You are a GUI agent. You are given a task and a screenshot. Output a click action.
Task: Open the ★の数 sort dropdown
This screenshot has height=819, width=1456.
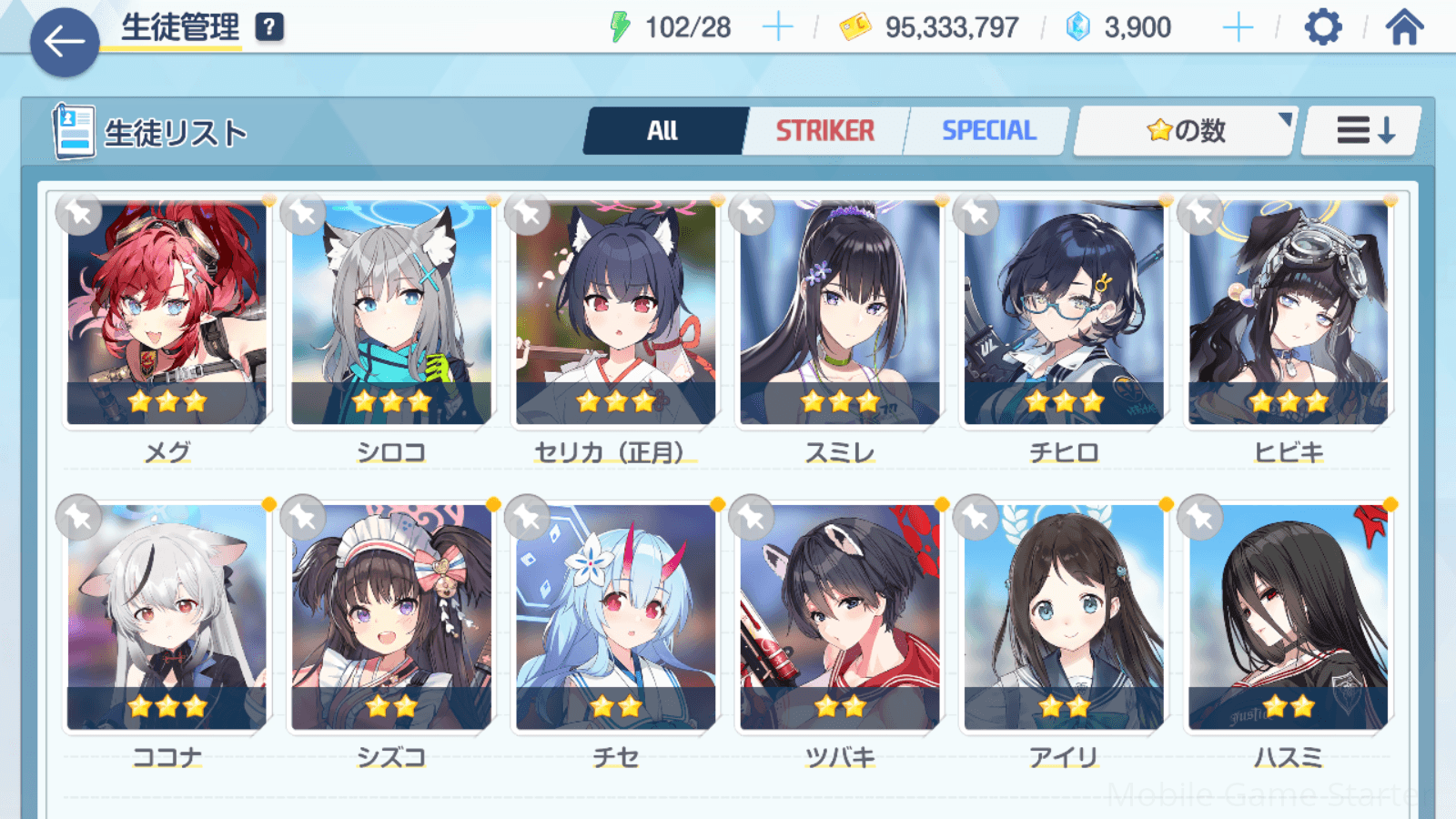1185,131
